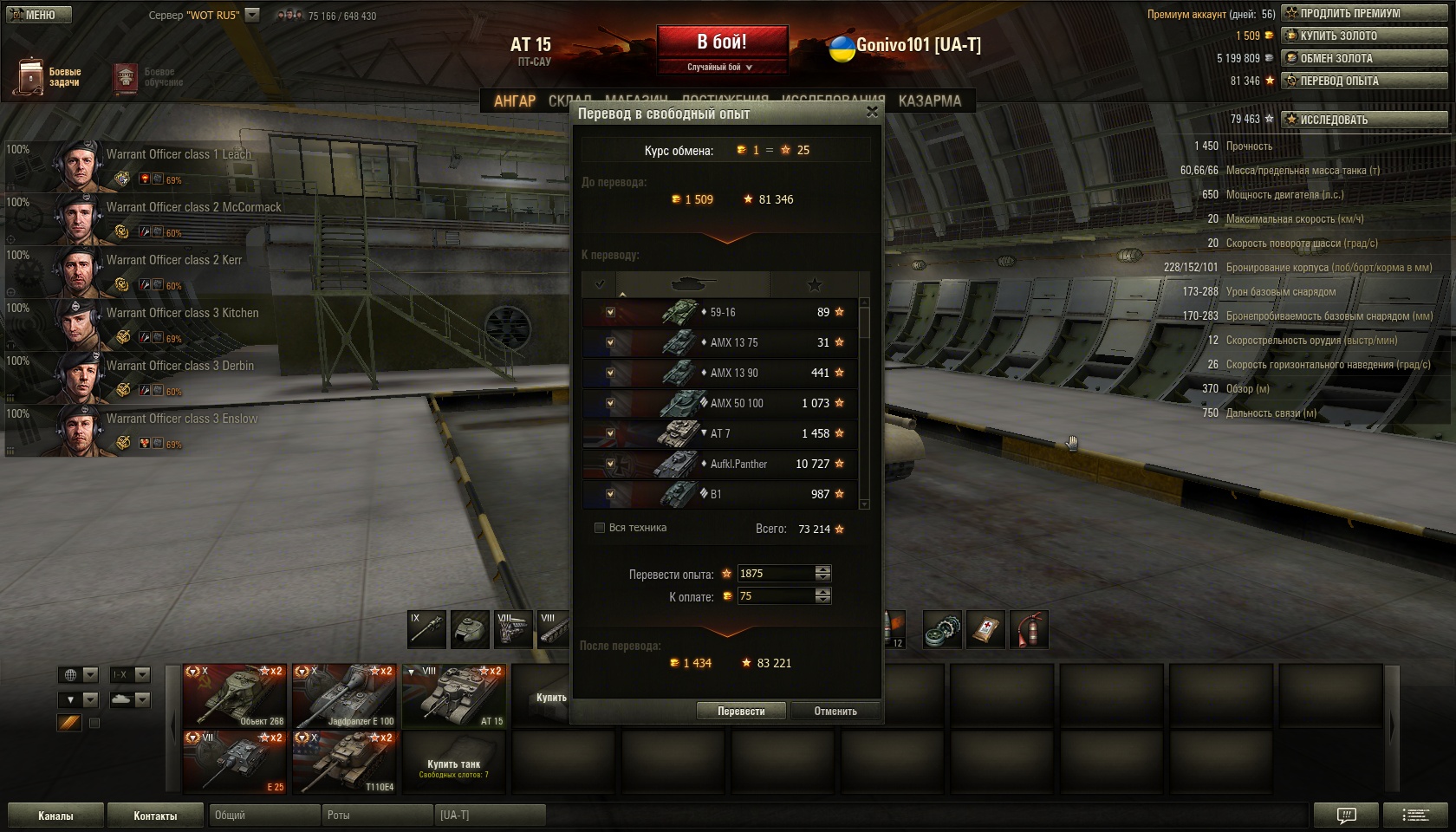Toggle the Вся техника checkbox
Screen dimensions: 1456x832
point(600,528)
